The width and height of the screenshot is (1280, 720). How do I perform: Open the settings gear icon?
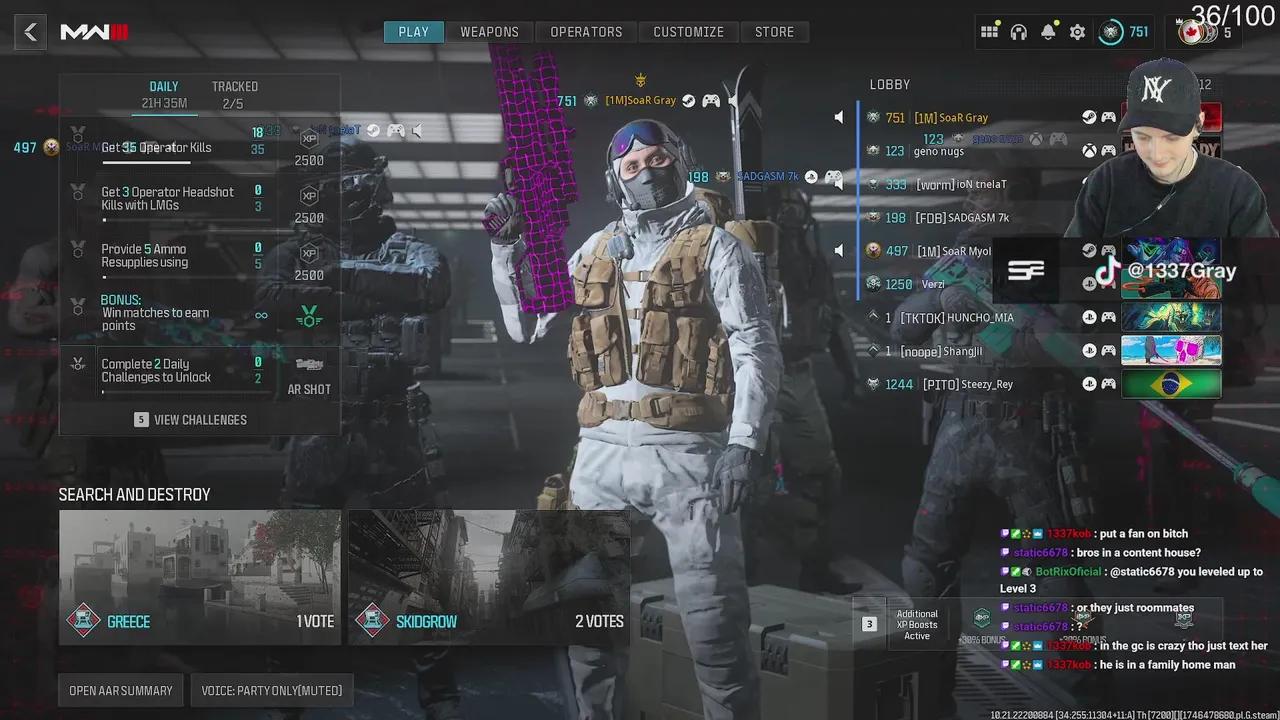point(1077,31)
